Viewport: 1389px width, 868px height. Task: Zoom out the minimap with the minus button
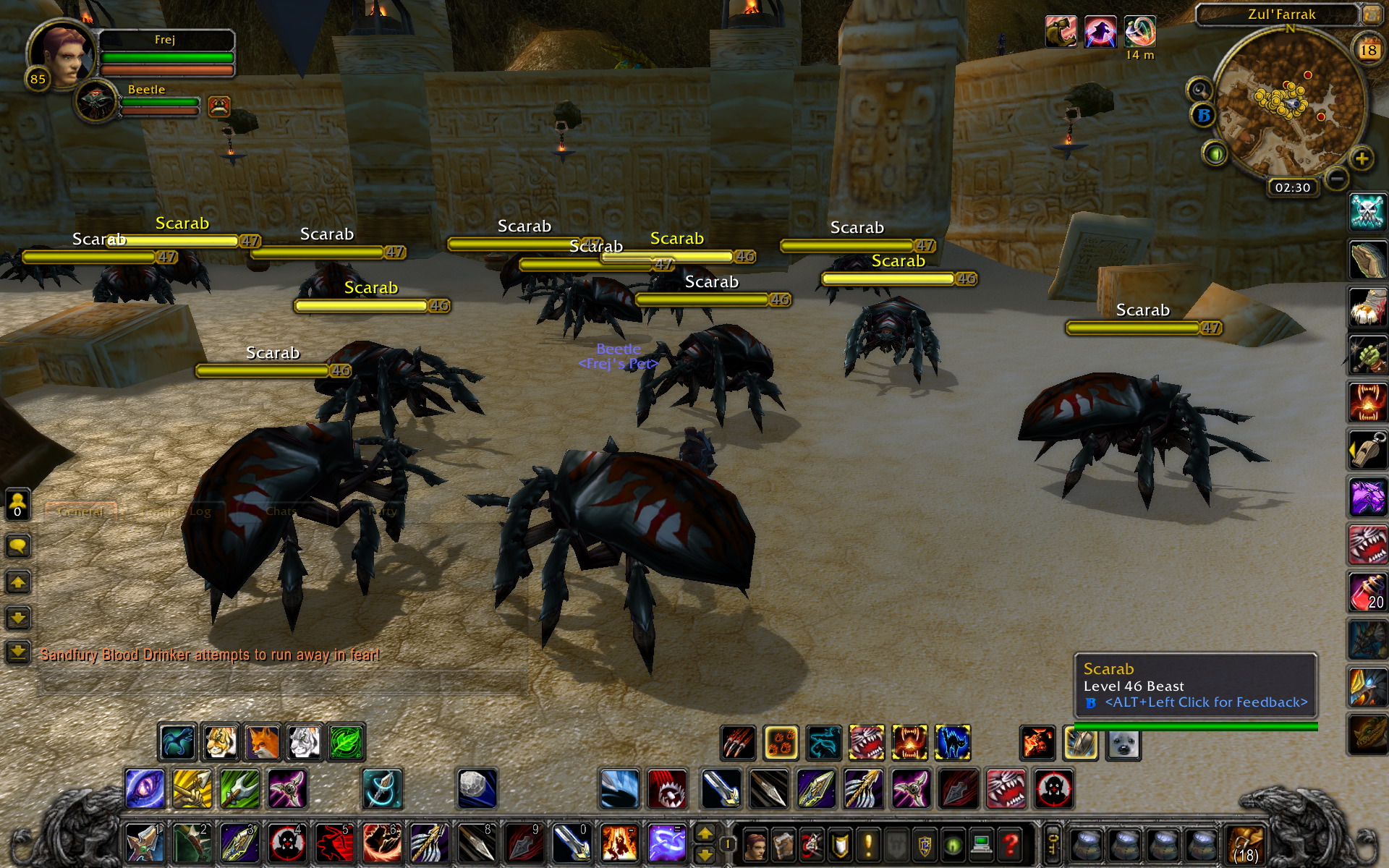pyautogui.click(x=1336, y=178)
